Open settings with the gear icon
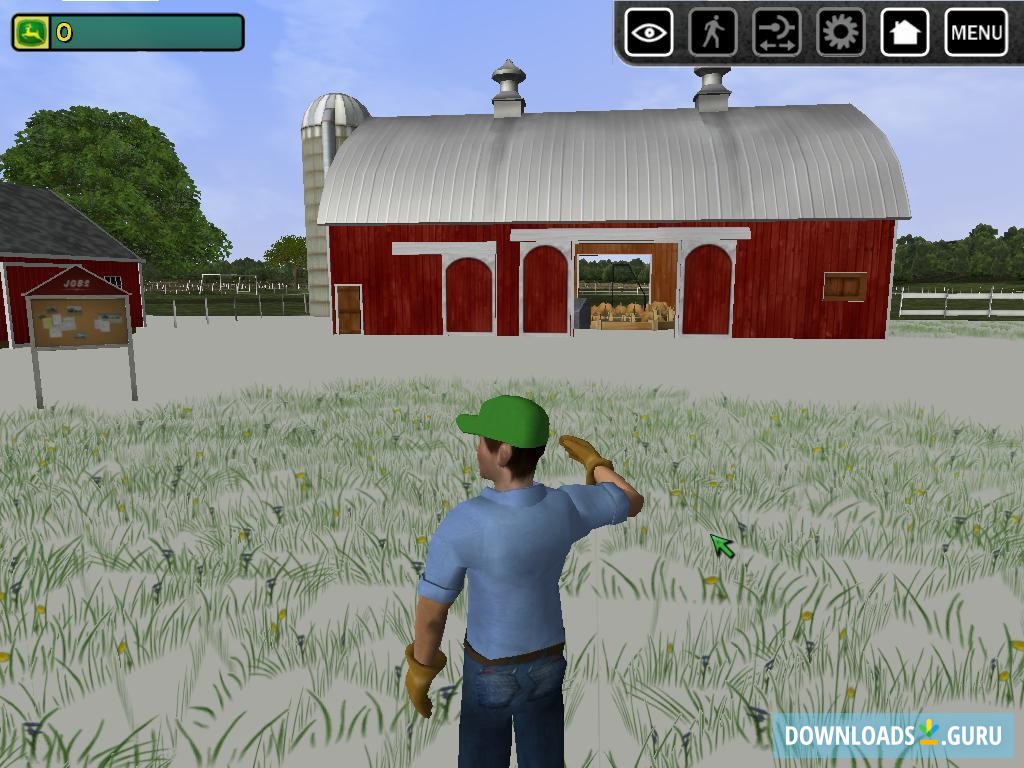1024x768 pixels. 841,33
